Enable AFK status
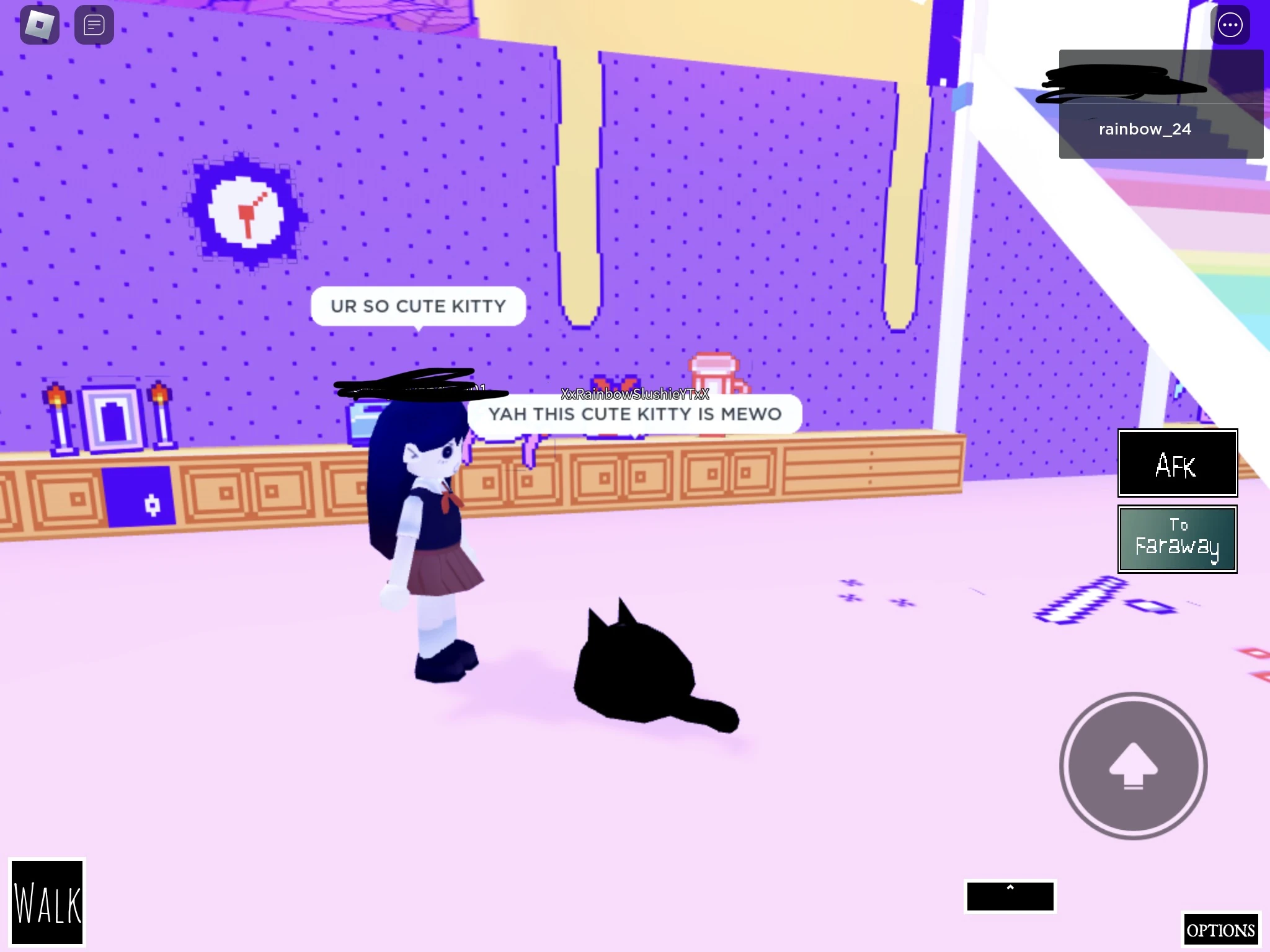 click(1177, 464)
